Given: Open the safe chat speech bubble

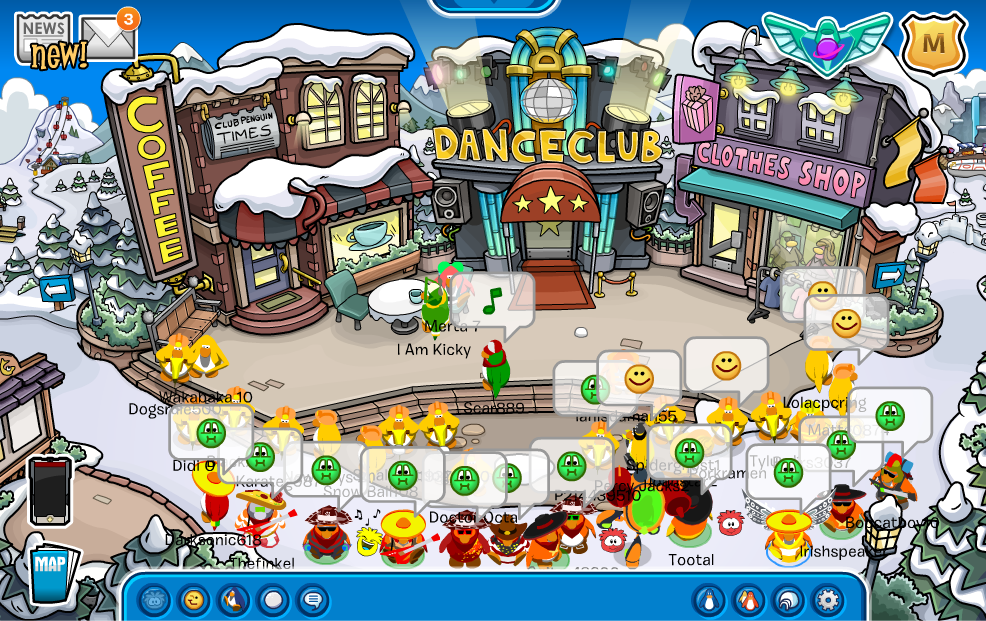Looking at the screenshot, I should [x=312, y=600].
